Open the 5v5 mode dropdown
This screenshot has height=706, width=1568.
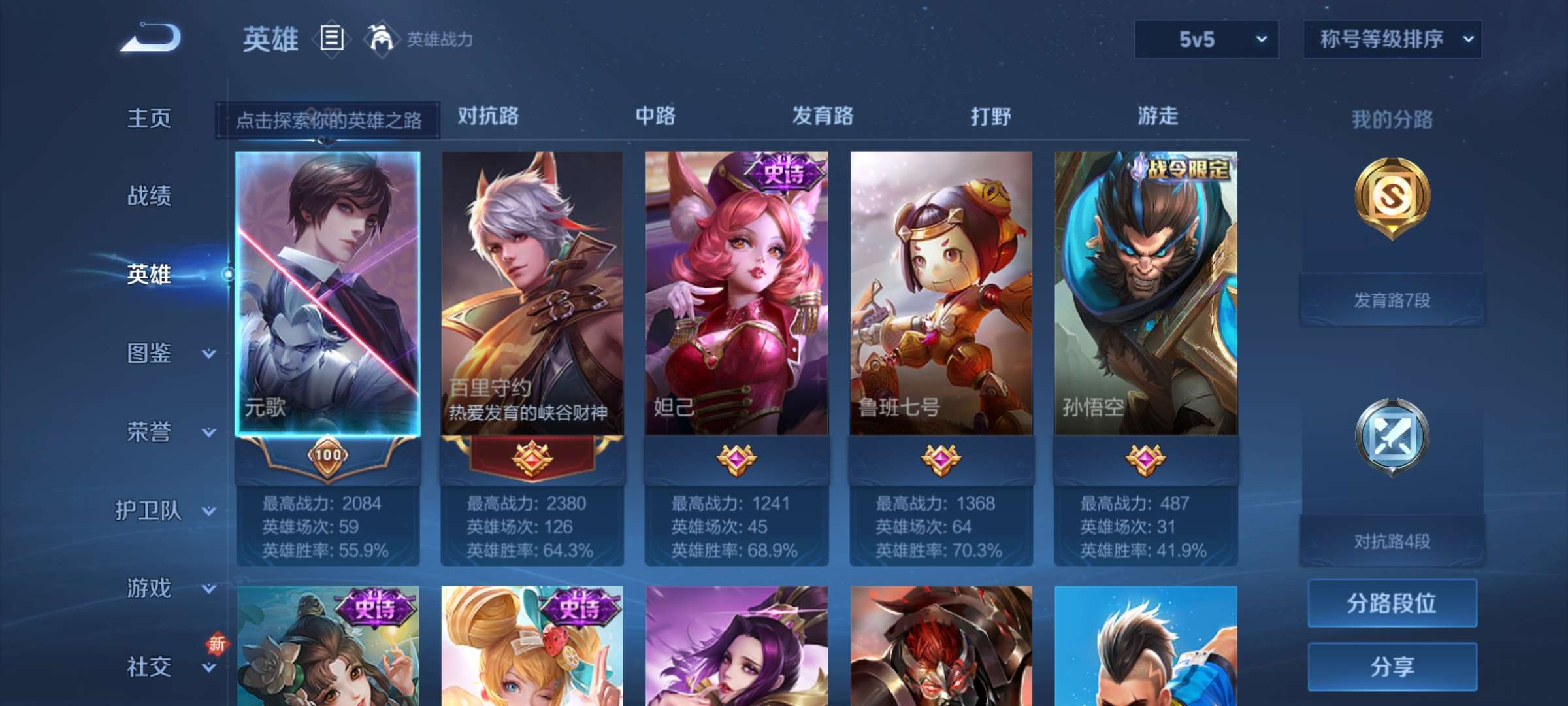(1204, 39)
